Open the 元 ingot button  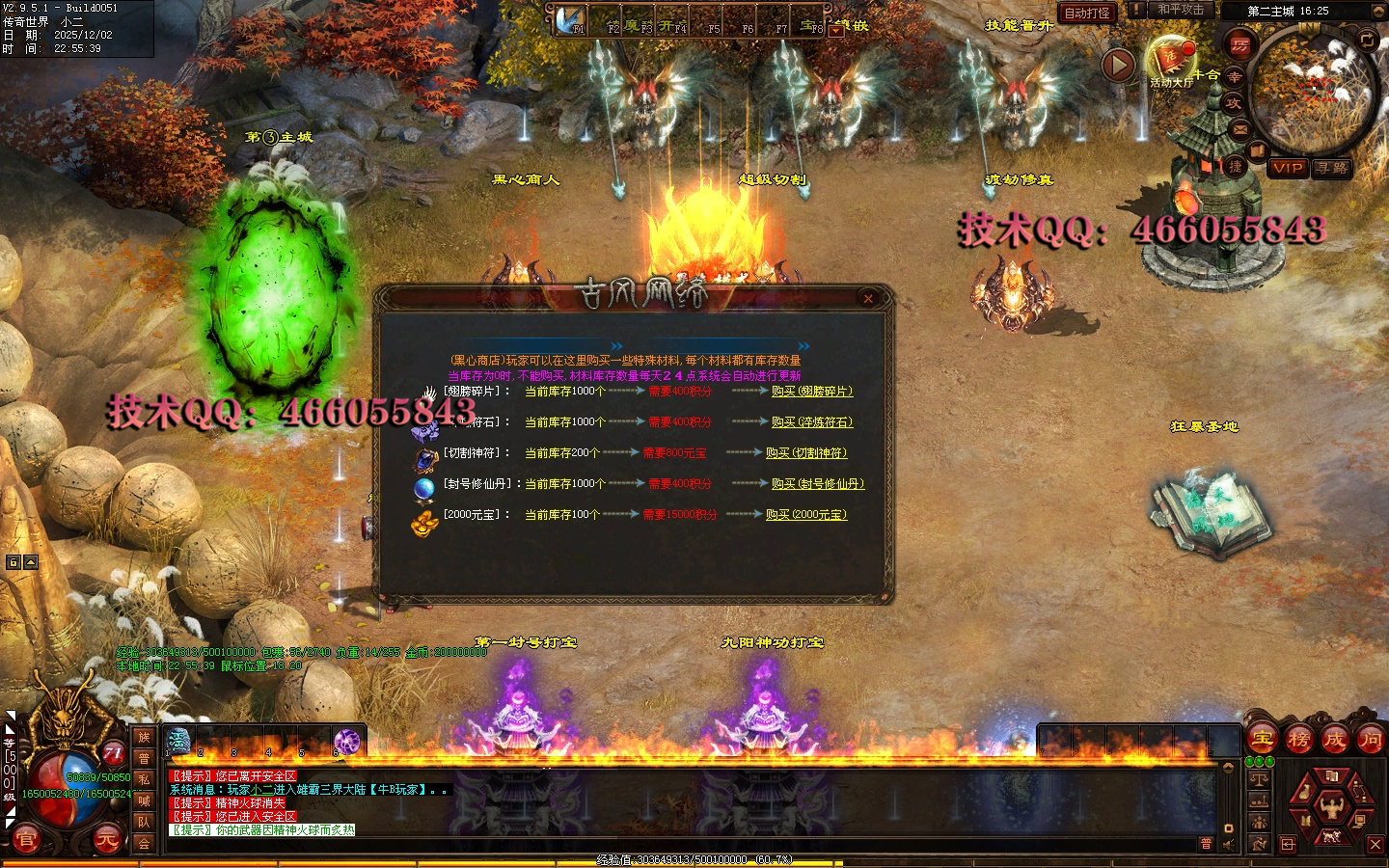point(106,840)
